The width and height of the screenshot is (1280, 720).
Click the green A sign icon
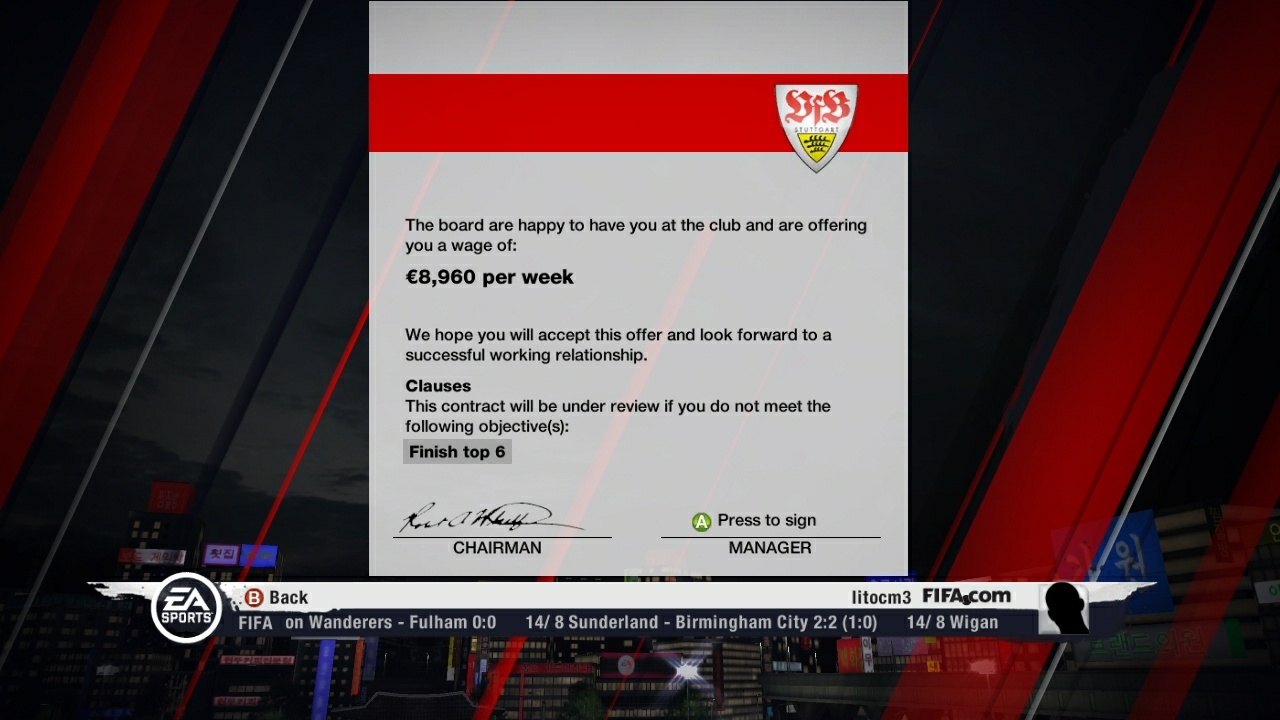(x=701, y=520)
